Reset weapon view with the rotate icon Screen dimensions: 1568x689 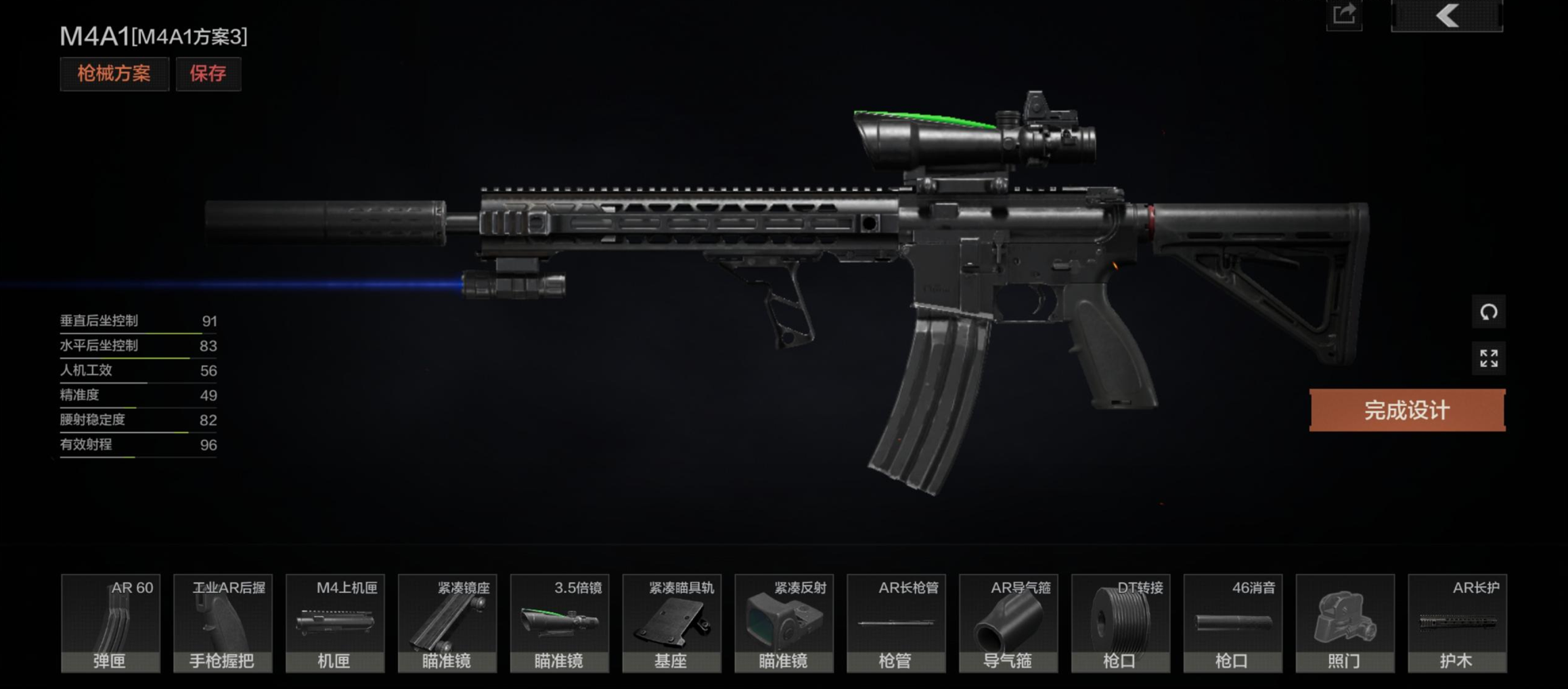tap(1489, 312)
